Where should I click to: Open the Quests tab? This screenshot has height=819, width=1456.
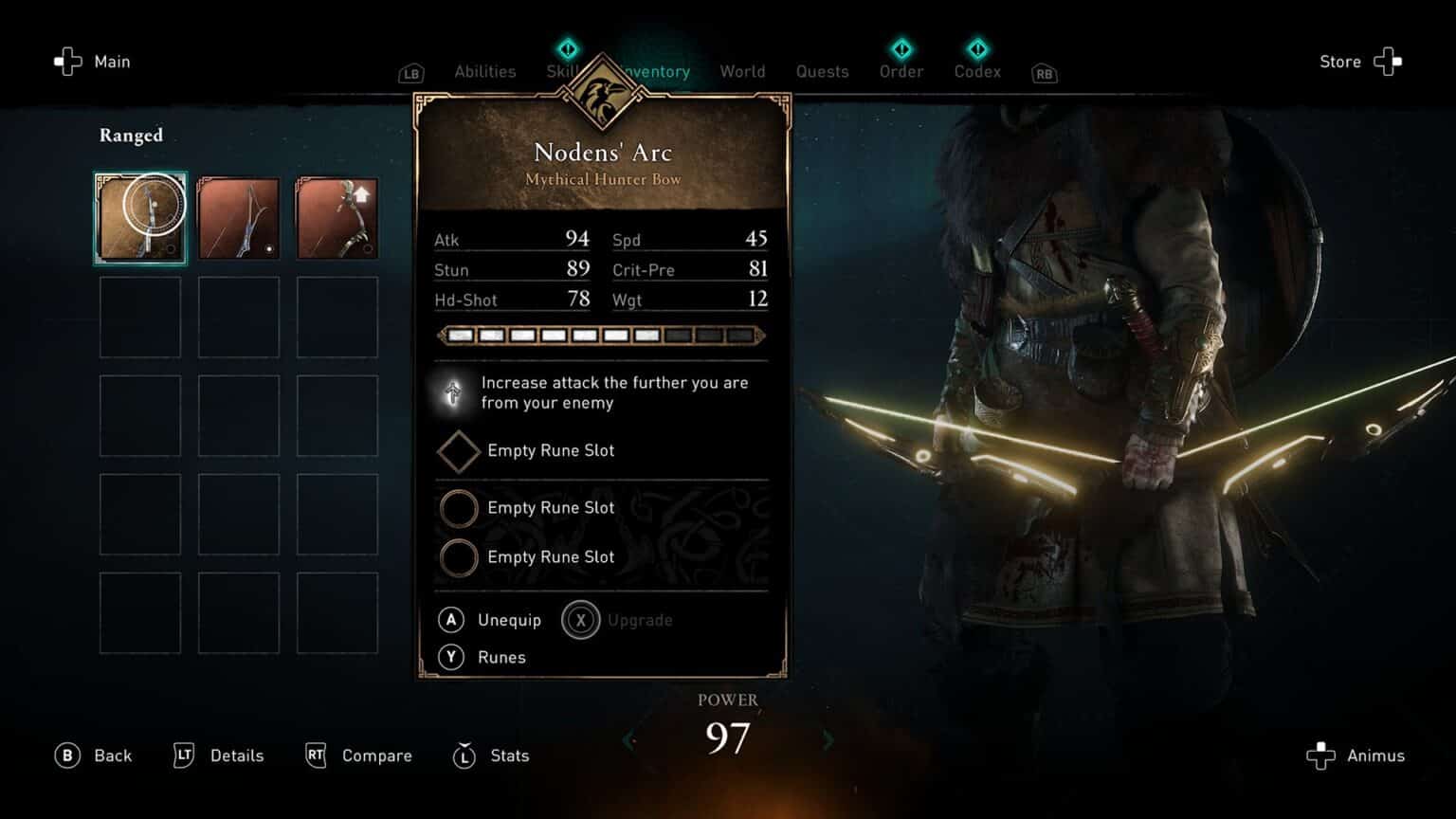822,71
